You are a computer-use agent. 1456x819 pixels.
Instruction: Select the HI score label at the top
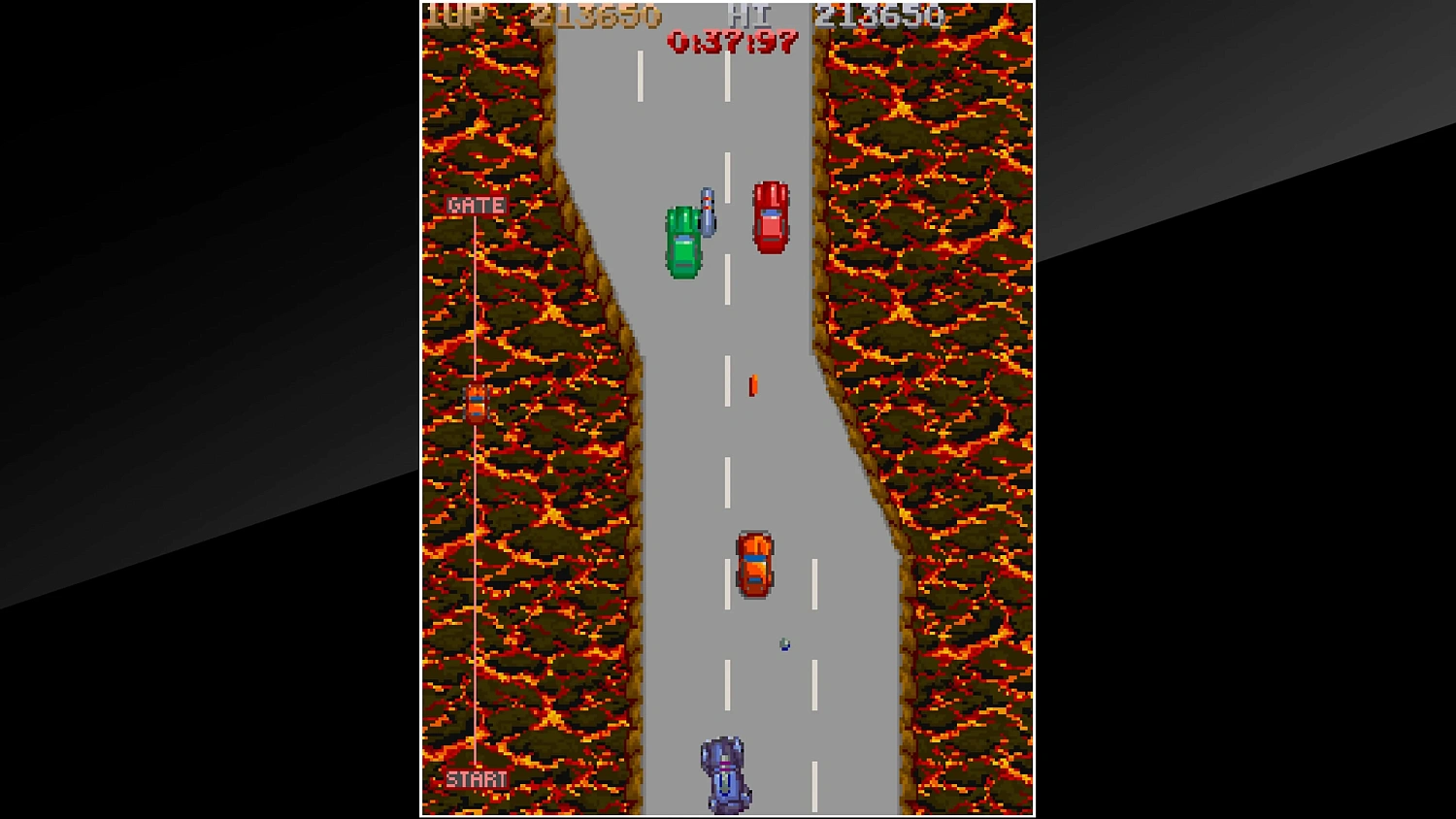click(x=750, y=14)
